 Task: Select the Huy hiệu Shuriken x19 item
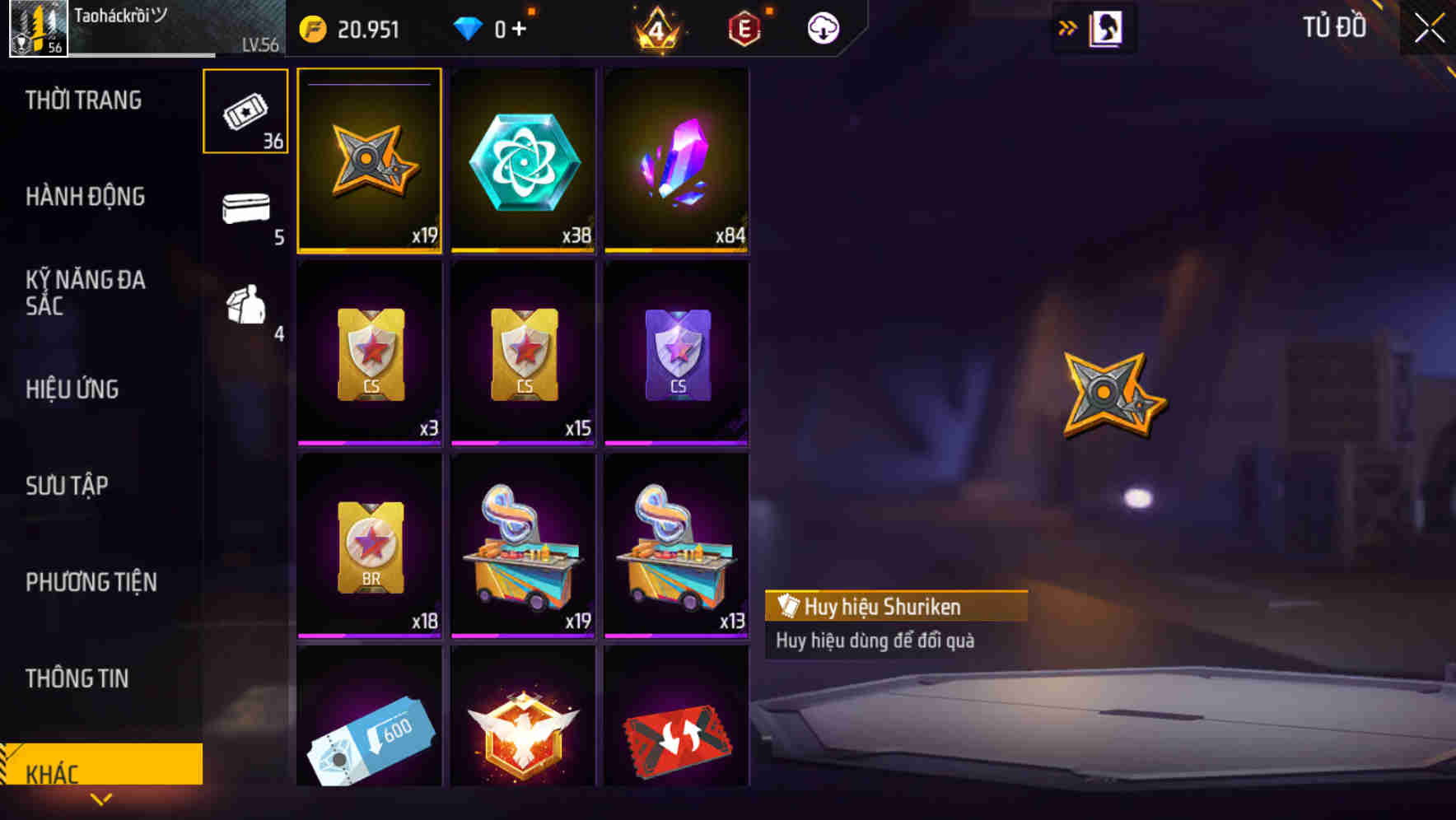369,161
